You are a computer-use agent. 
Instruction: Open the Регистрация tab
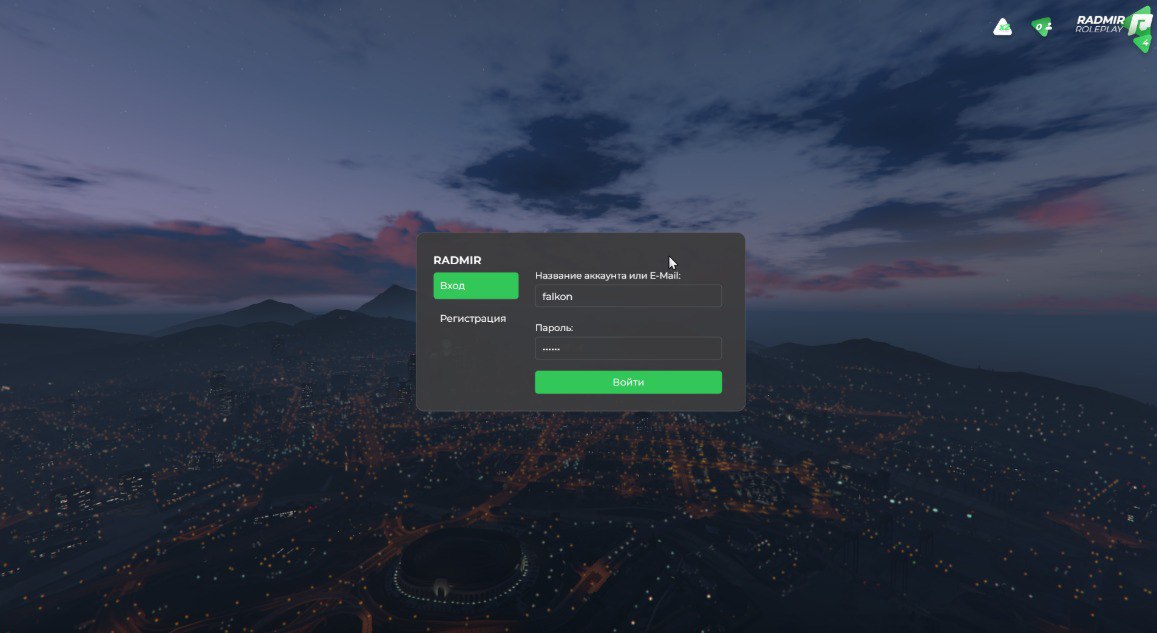tap(473, 319)
